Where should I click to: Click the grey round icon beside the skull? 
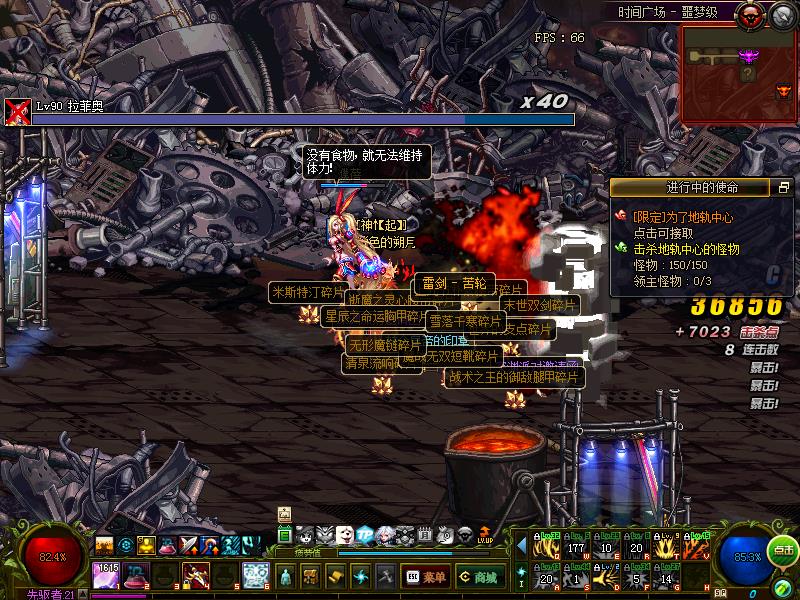coord(781,15)
